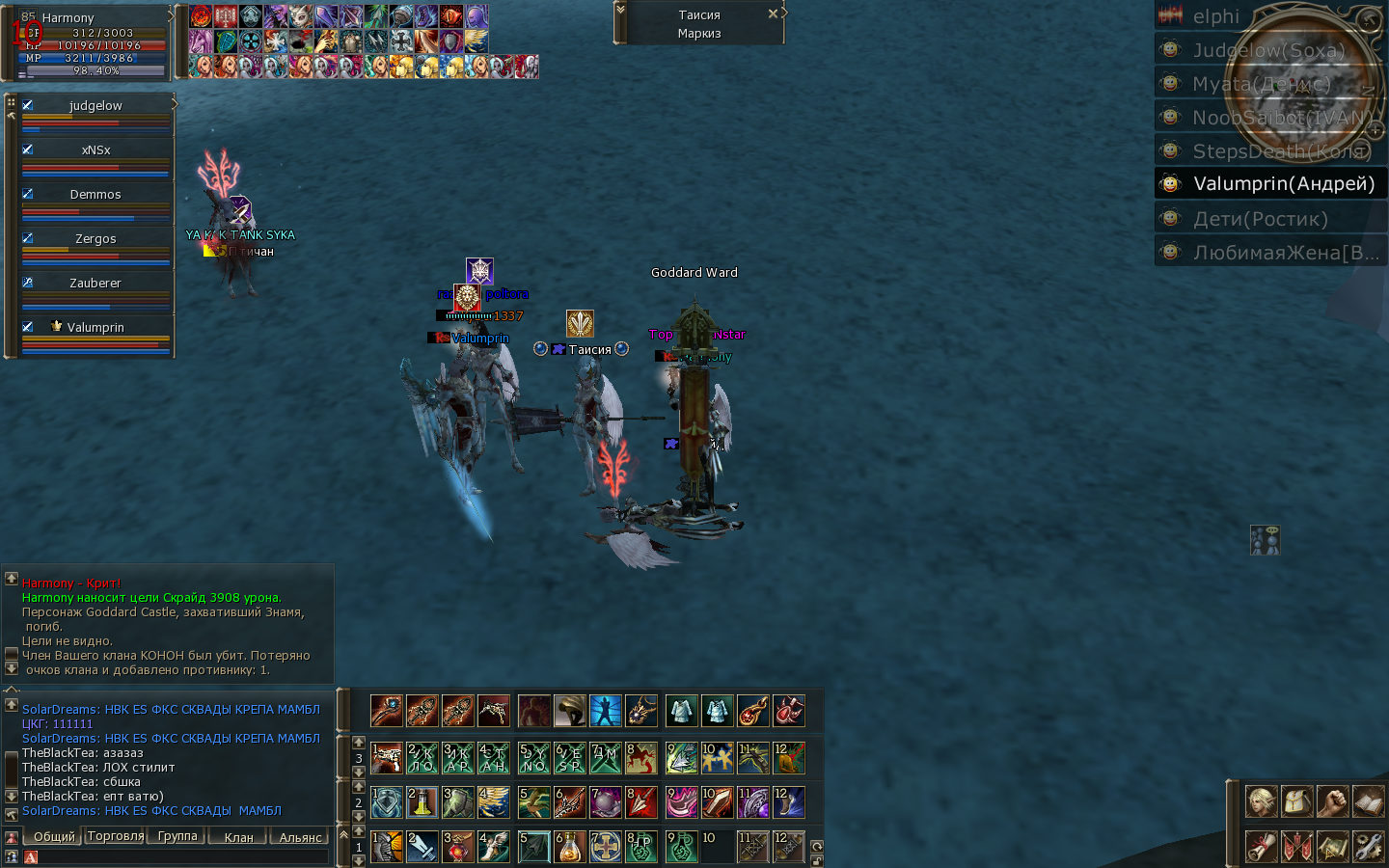Activate the golden cross skill in slot 7

606,847
